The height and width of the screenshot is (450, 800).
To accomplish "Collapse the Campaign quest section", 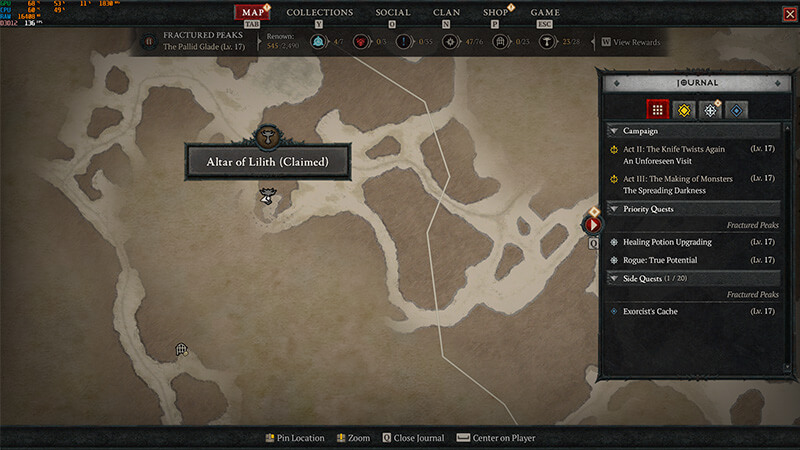I will (613, 131).
